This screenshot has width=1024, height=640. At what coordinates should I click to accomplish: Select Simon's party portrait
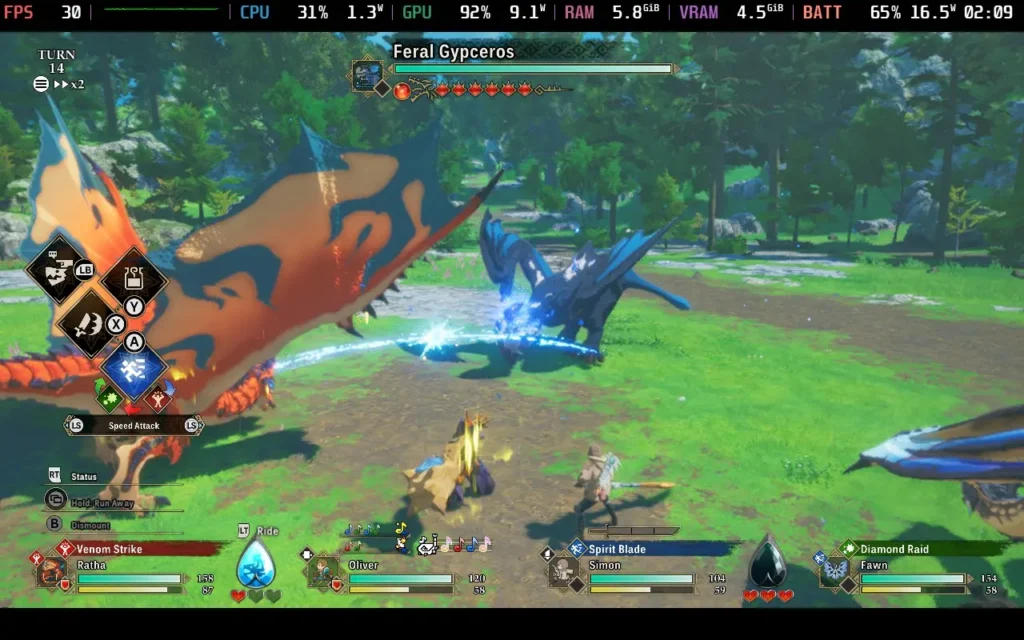pos(561,572)
